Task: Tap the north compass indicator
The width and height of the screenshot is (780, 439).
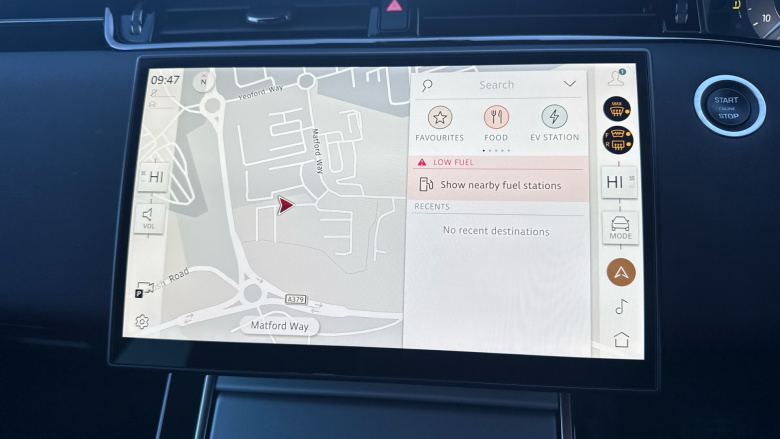Action: [205, 81]
